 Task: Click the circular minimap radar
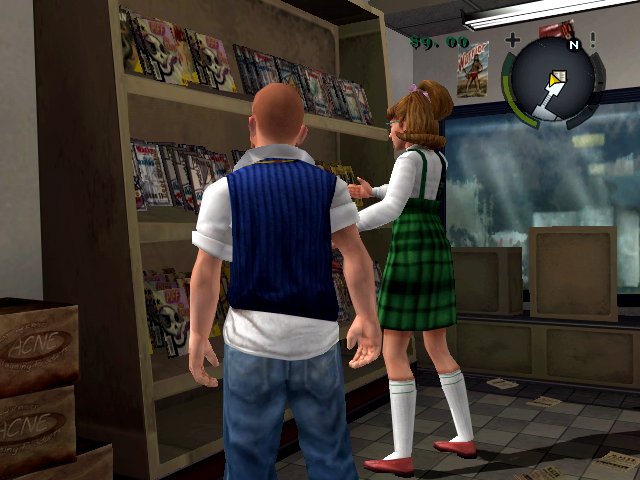(x=553, y=82)
